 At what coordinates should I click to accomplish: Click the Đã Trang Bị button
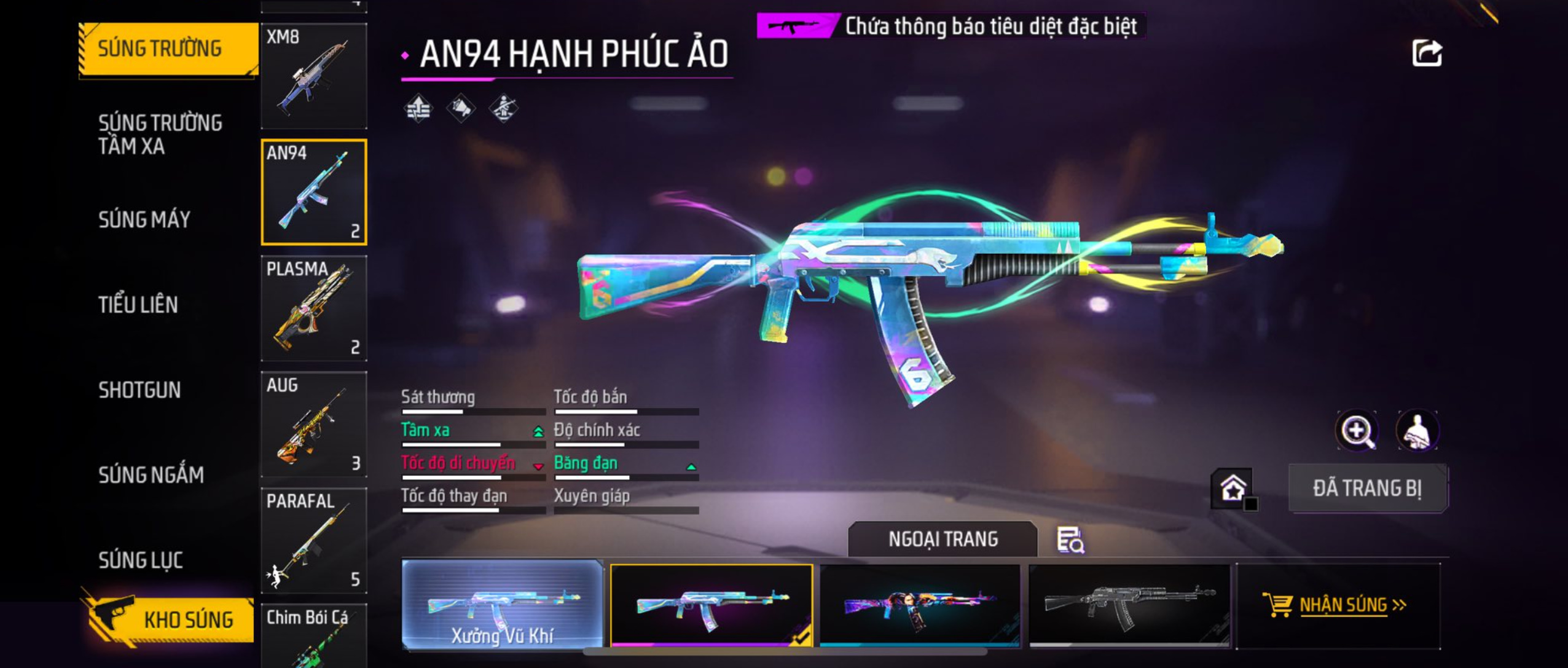[x=1367, y=489]
